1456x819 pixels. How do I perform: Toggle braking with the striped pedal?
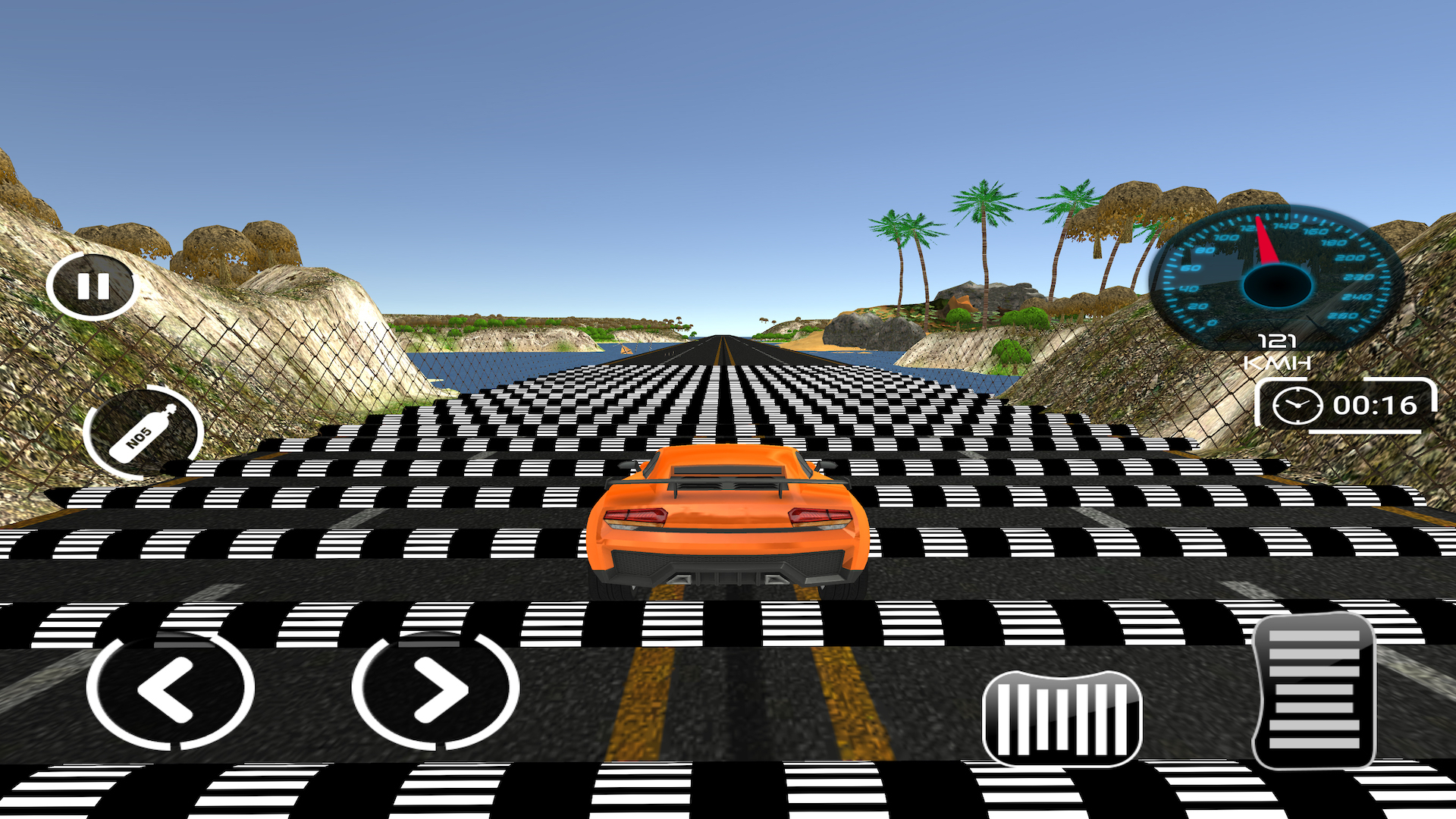tap(1062, 717)
